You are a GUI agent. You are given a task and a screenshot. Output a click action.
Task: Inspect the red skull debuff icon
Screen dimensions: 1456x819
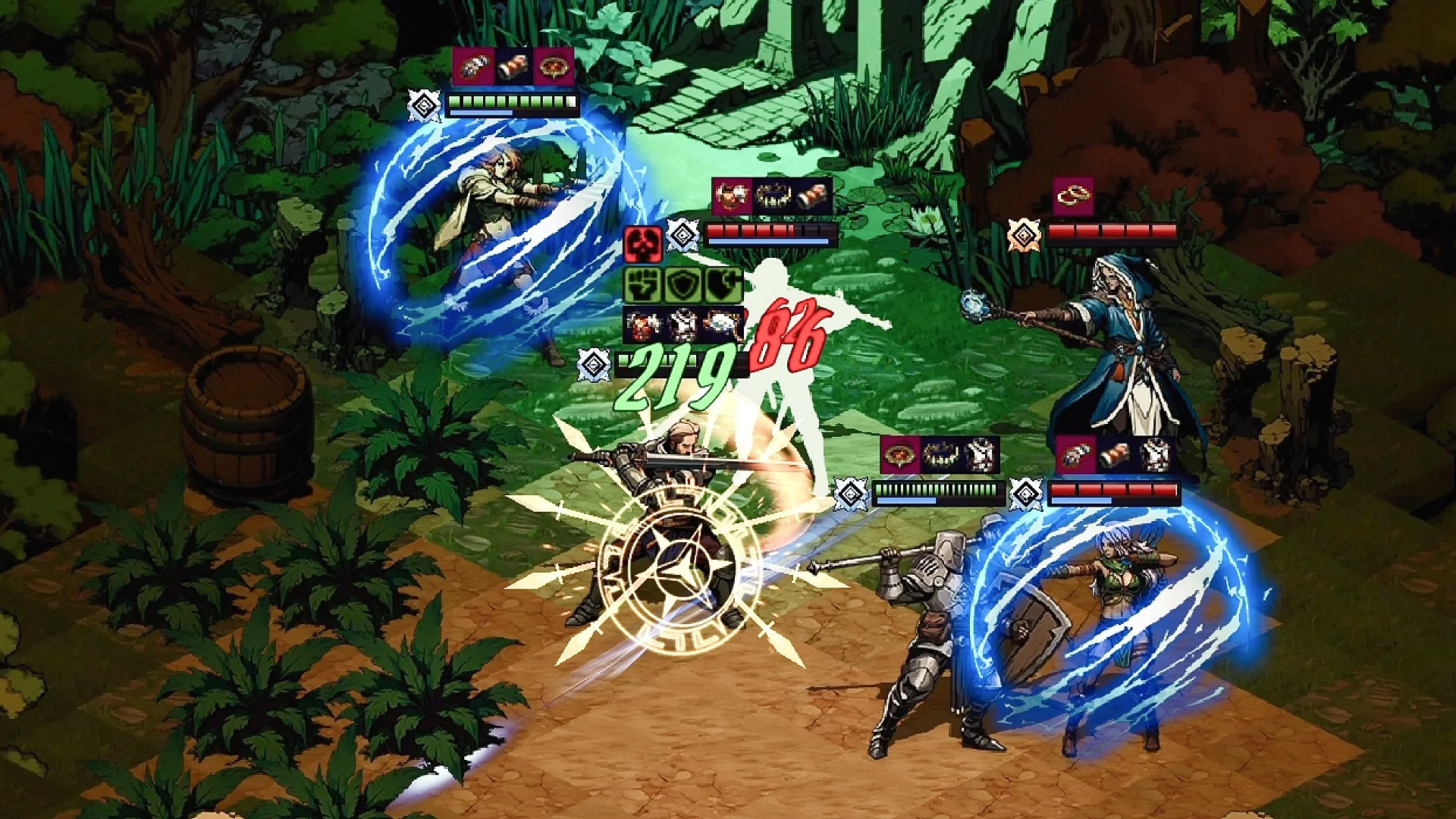pos(643,243)
